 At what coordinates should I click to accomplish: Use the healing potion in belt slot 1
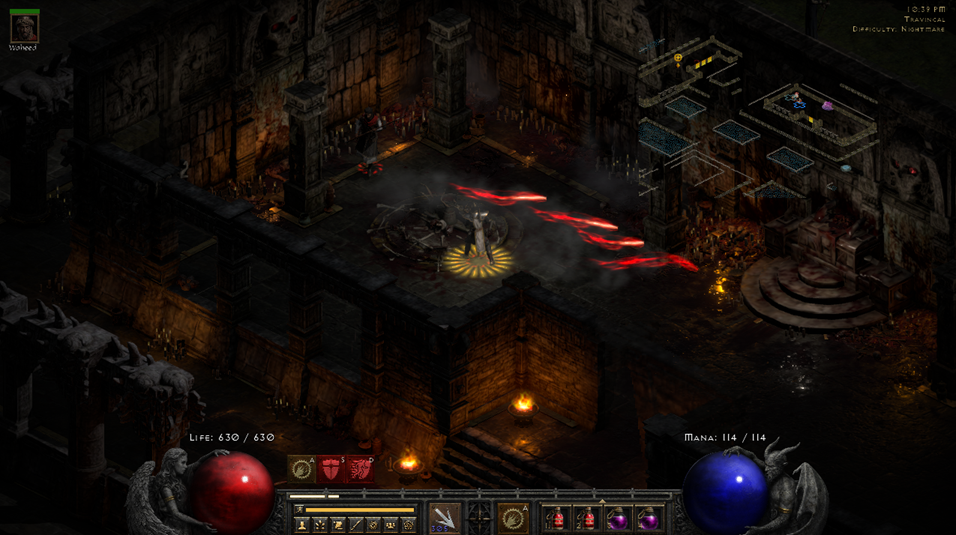coord(556,518)
